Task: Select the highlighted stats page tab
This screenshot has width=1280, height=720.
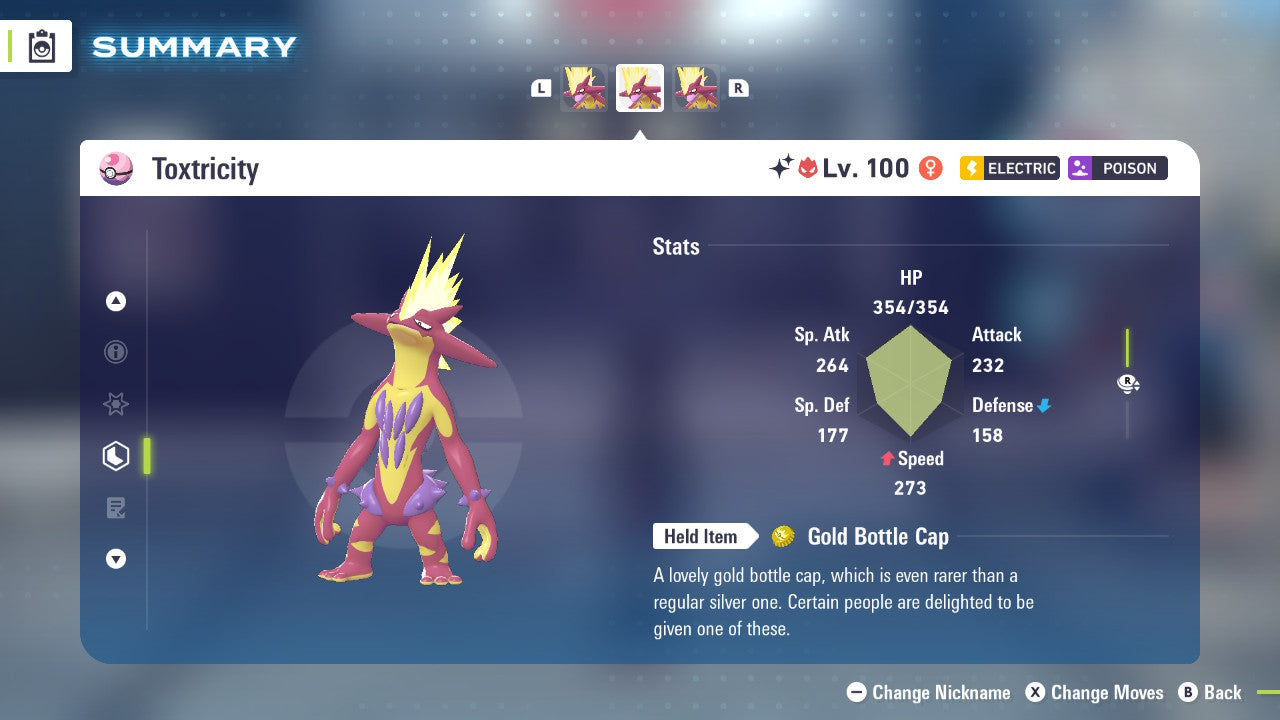Action: point(116,456)
